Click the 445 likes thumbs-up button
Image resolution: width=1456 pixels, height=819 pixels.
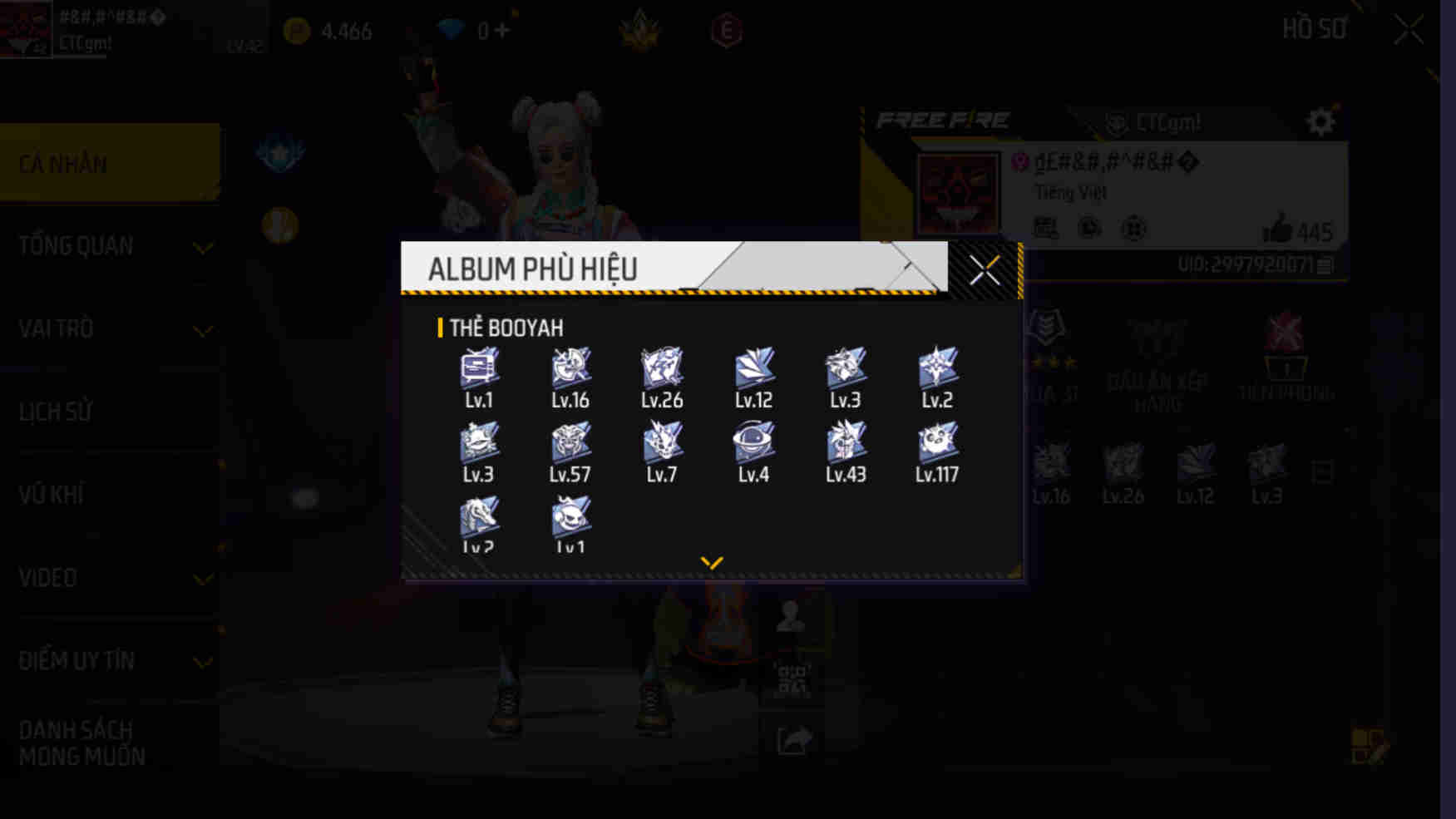[x=1284, y=233]
